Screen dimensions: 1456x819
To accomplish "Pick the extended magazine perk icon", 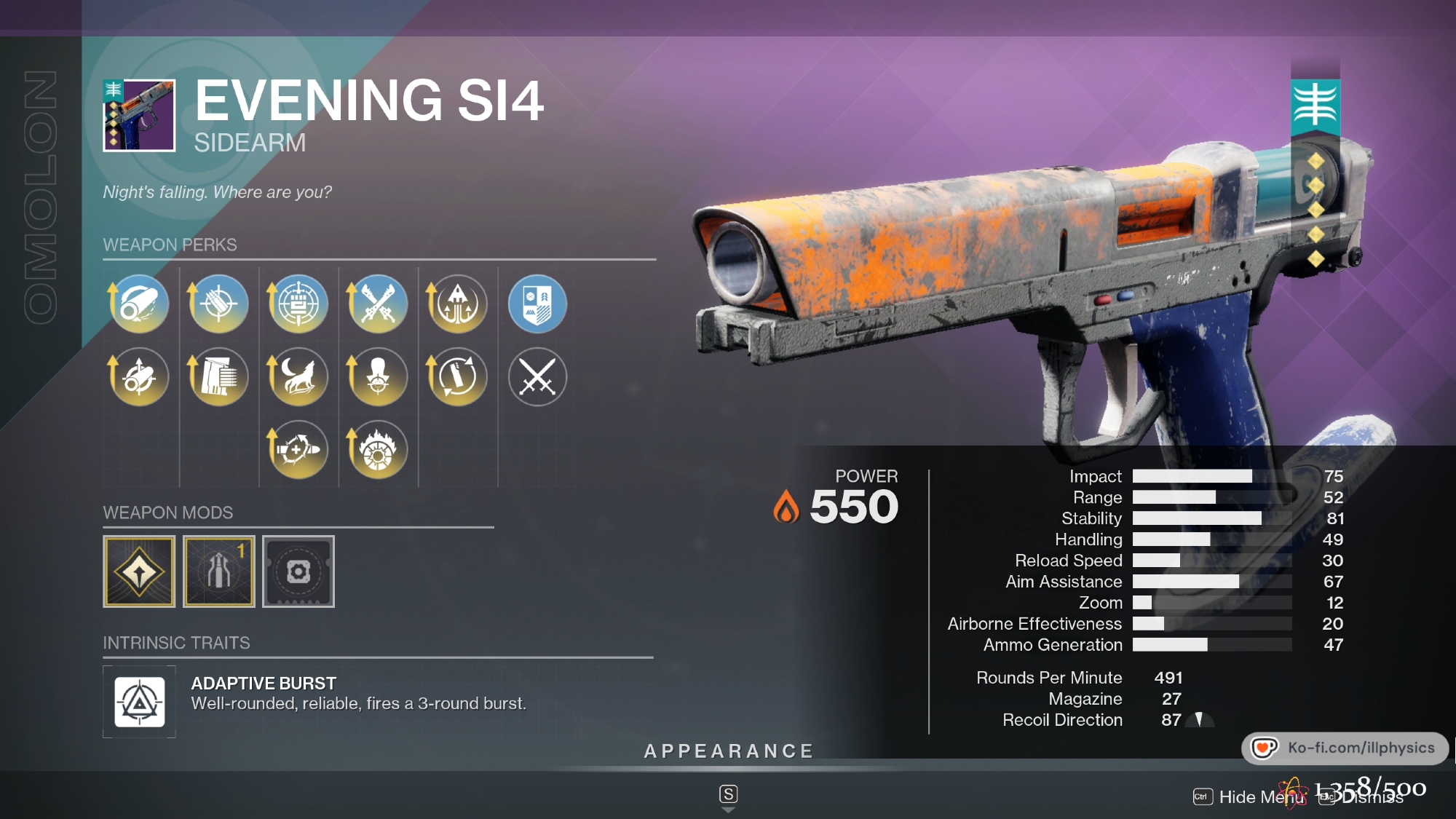I will [x=218, y=376].
